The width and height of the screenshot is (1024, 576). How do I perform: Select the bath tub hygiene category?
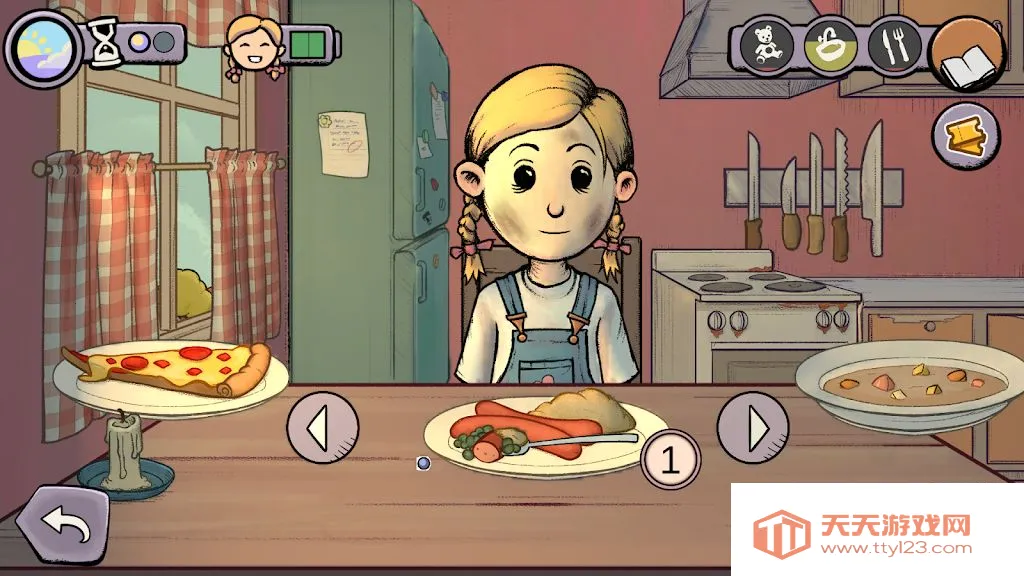830,45
